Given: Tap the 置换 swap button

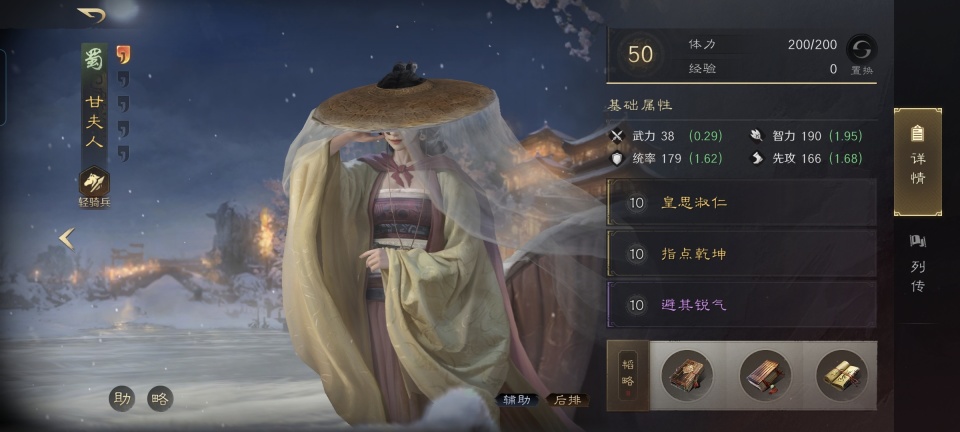Looking at the screenshot, I should tap(859, 55).
